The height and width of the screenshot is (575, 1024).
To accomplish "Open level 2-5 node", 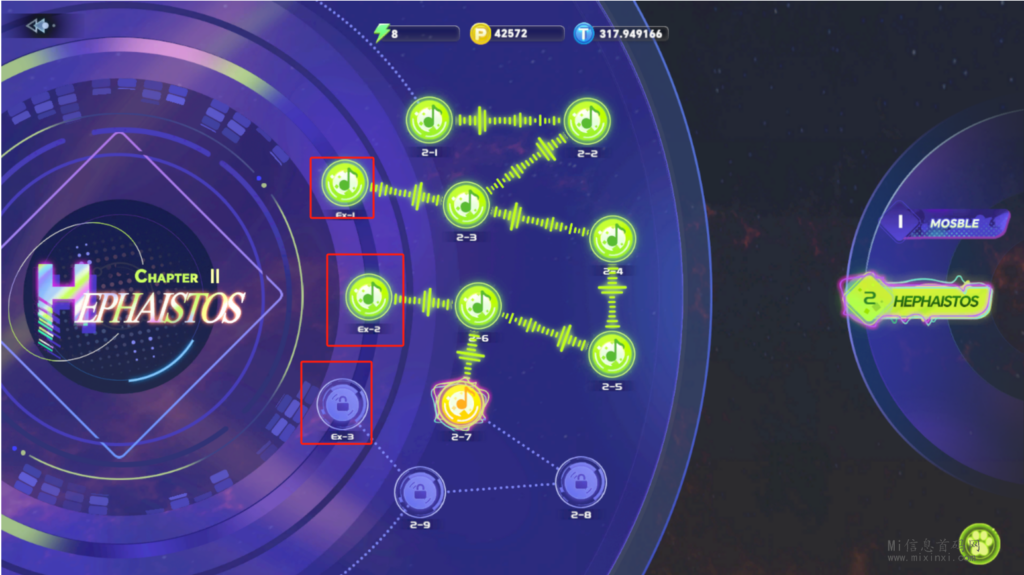I will click(x=611, y=353).
